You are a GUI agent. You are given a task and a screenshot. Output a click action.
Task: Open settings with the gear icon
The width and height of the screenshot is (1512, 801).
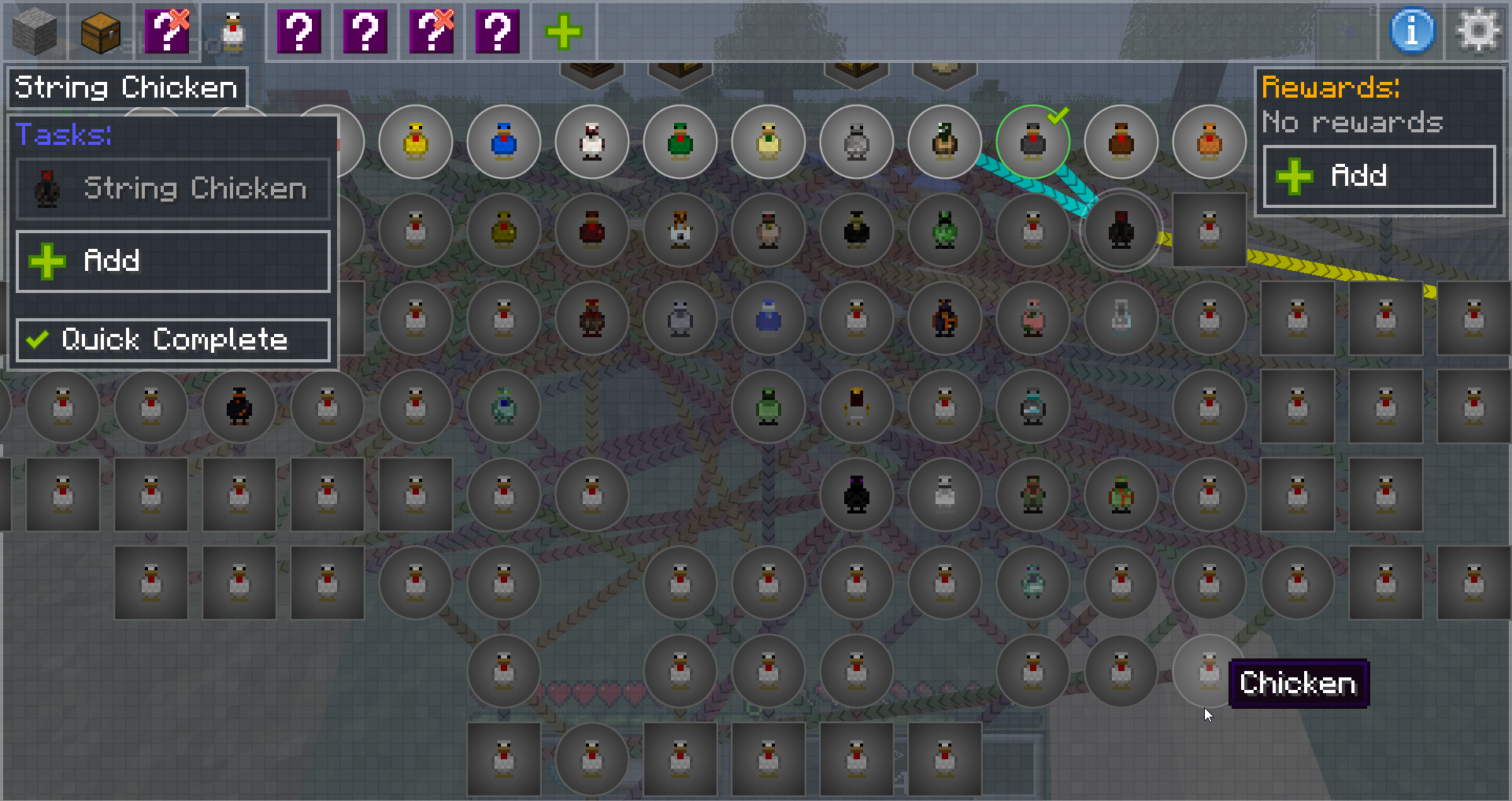[x=1478, y=32]
